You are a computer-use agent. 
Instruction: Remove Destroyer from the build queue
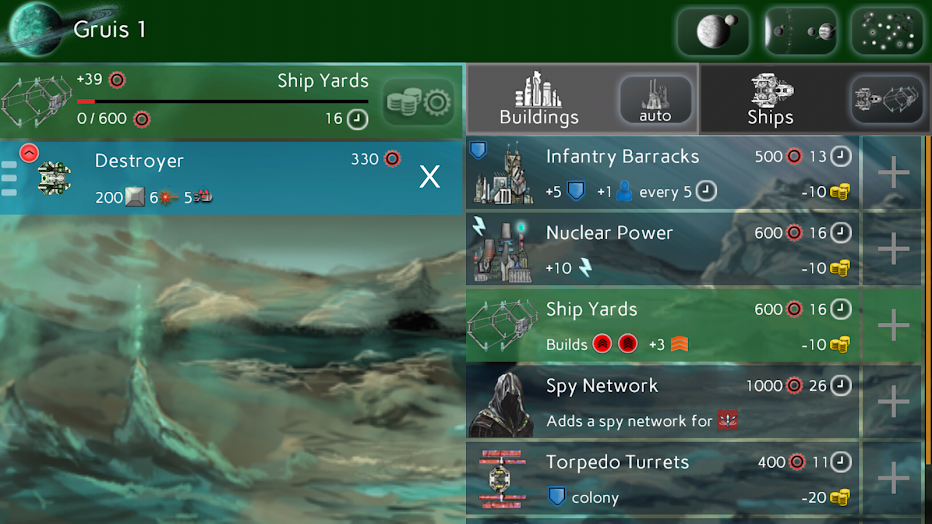(x=429, y=177)
